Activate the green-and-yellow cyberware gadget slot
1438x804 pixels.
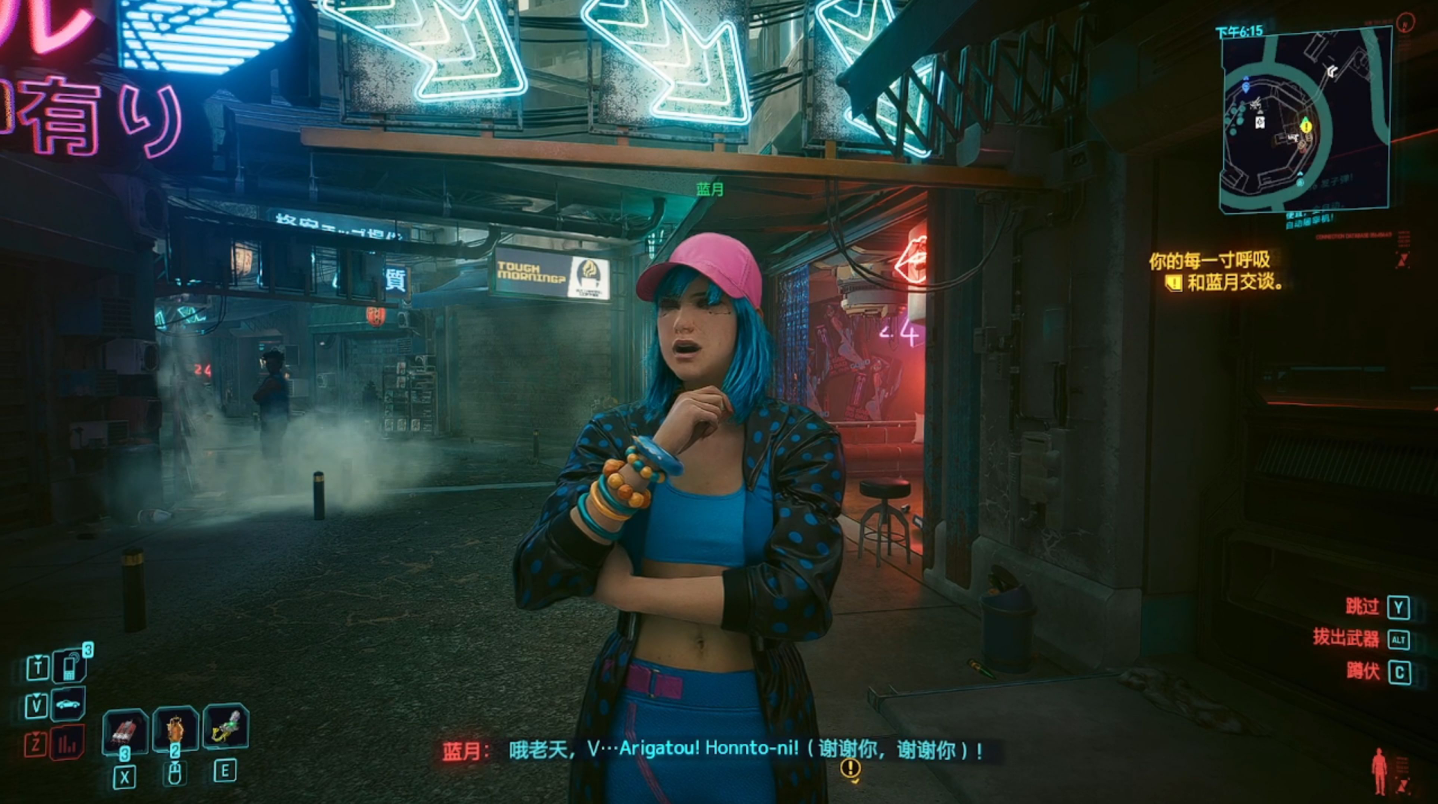pos(225,728)
